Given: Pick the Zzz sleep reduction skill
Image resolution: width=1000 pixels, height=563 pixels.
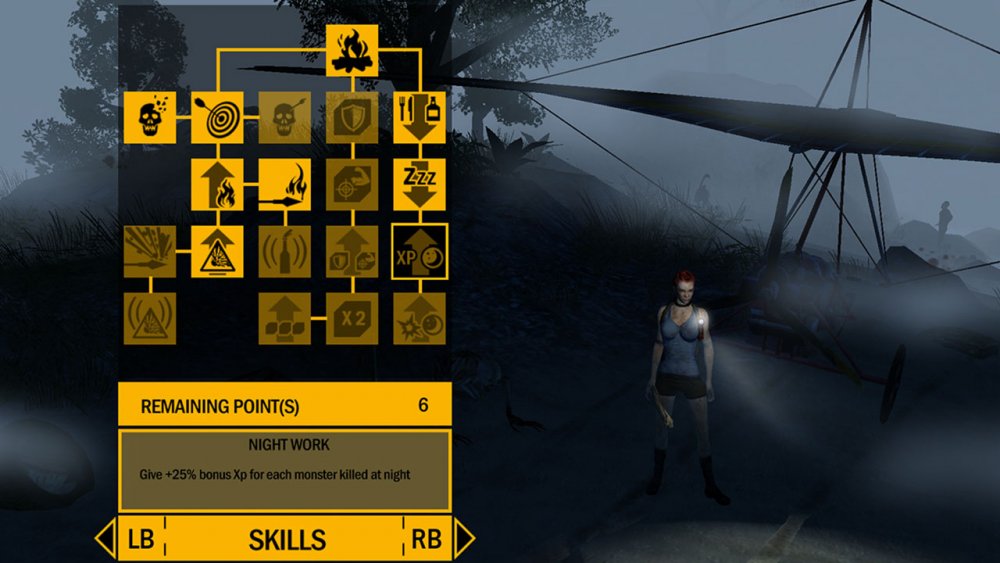Looking at the screenshot, I should 419,184.
